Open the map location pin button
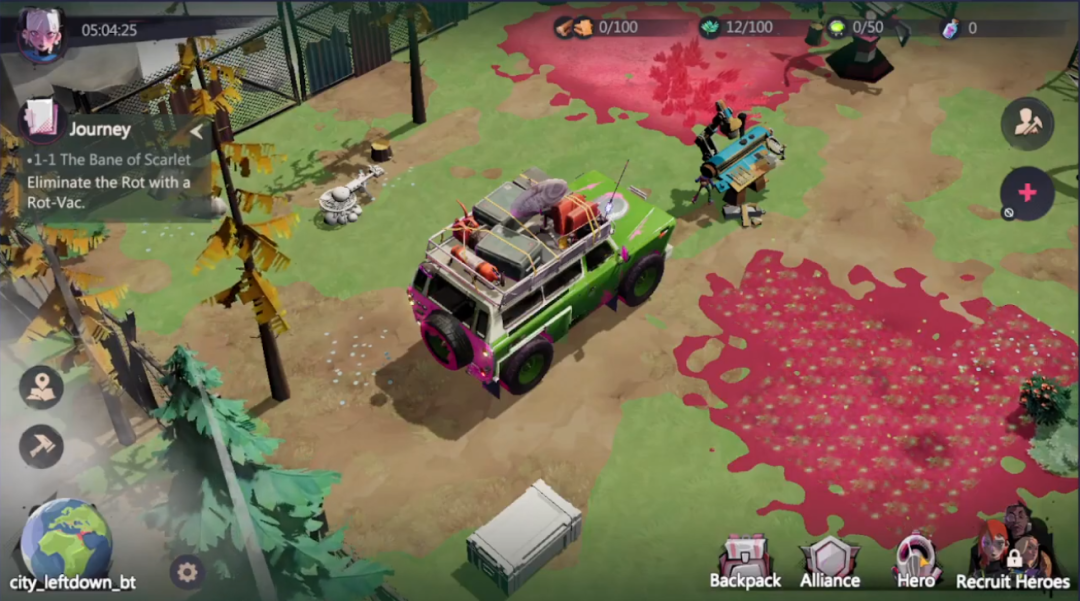The height and width of the screenshot is (601, 1080). click(41, 388)
